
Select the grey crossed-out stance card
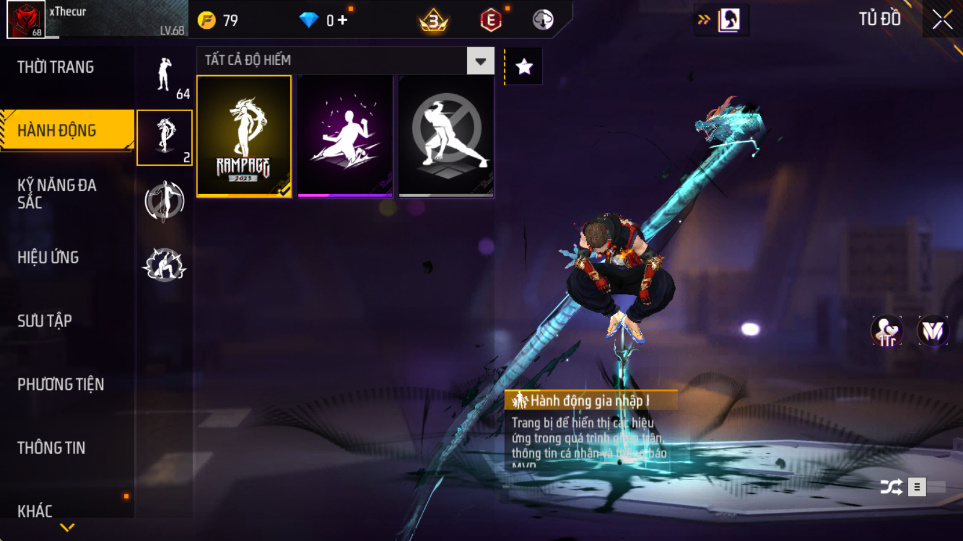pos(446,136)
